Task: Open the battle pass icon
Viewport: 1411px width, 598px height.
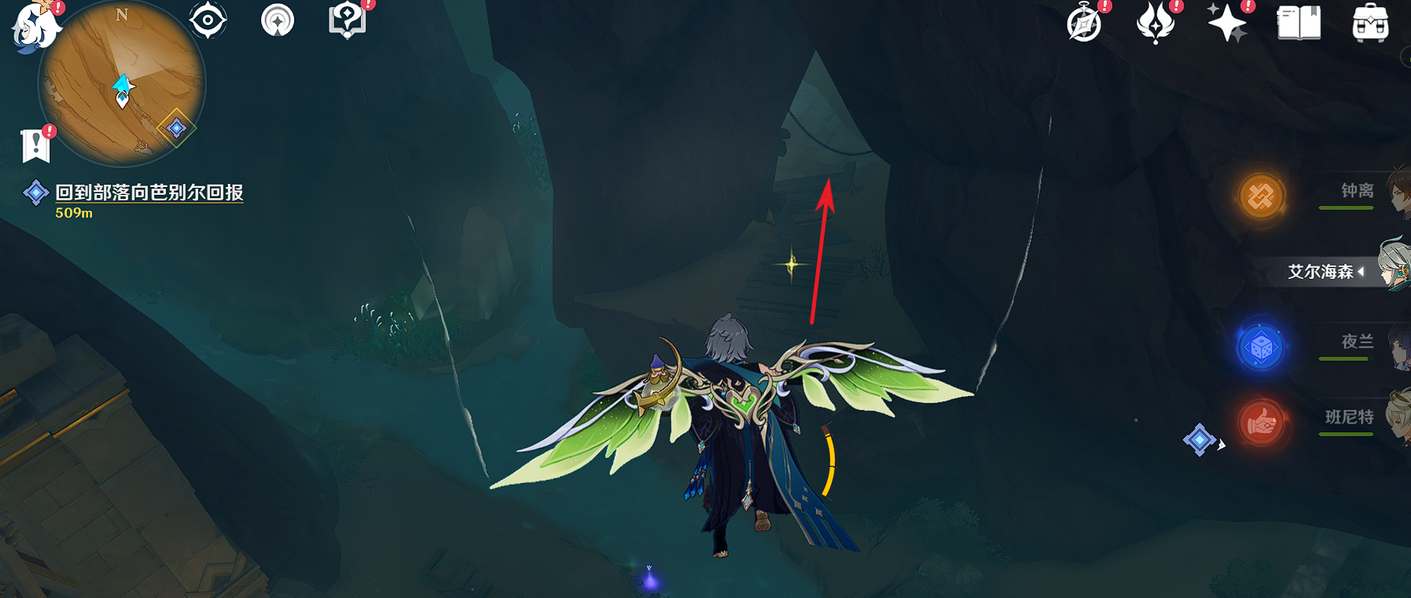Action: (x=1155, y=22)
